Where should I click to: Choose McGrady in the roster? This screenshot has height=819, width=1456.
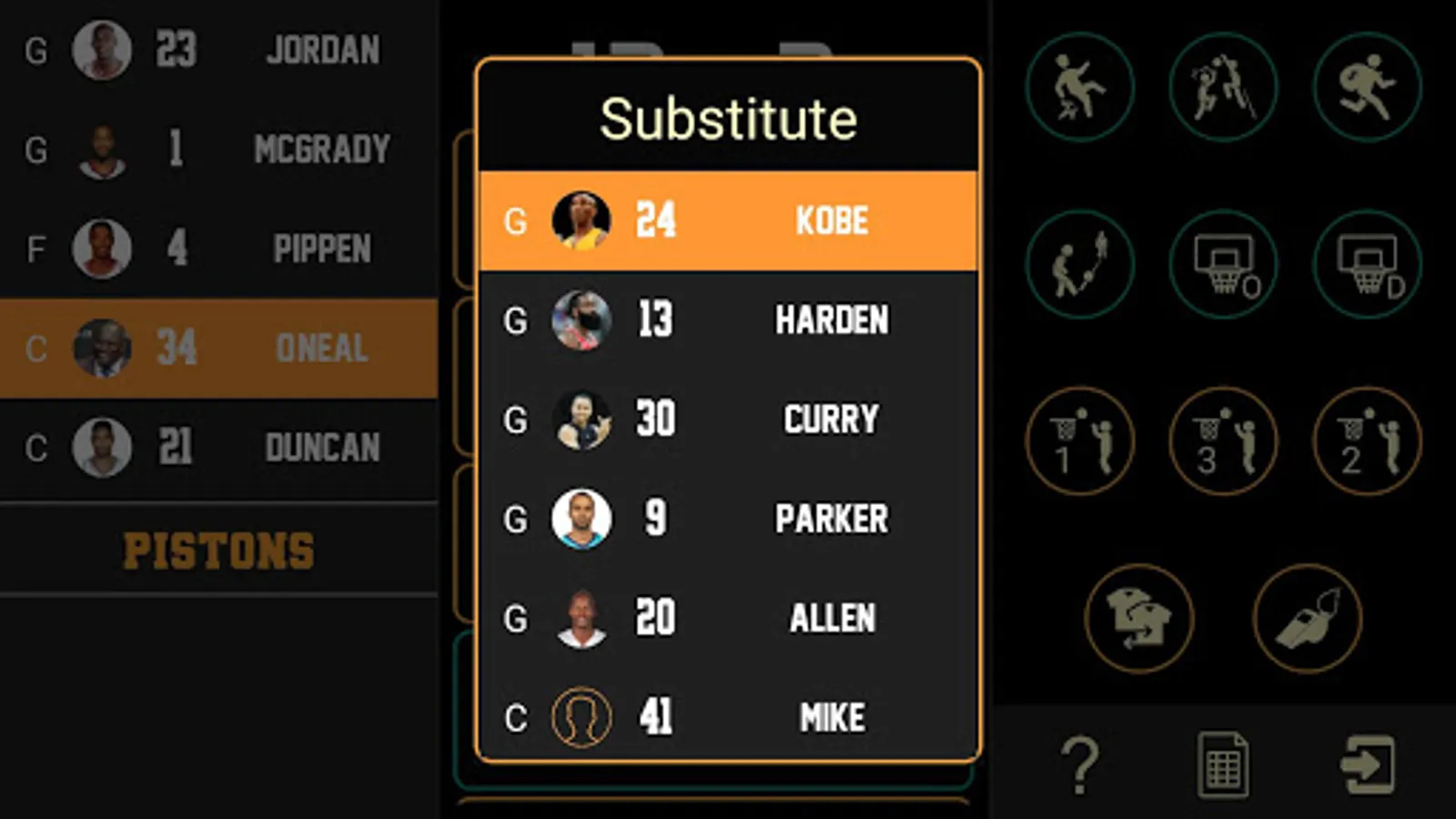(x=218, y=149)
